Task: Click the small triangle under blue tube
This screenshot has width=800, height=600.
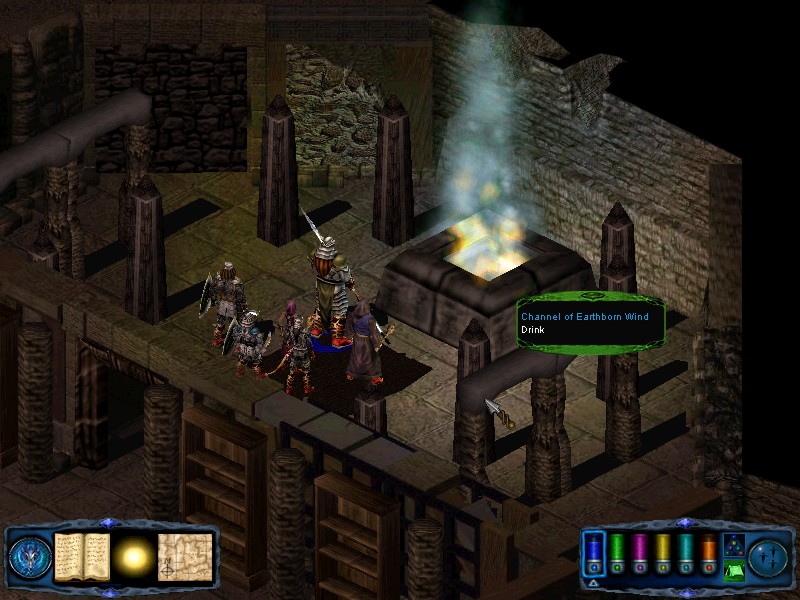Action: 593,582
